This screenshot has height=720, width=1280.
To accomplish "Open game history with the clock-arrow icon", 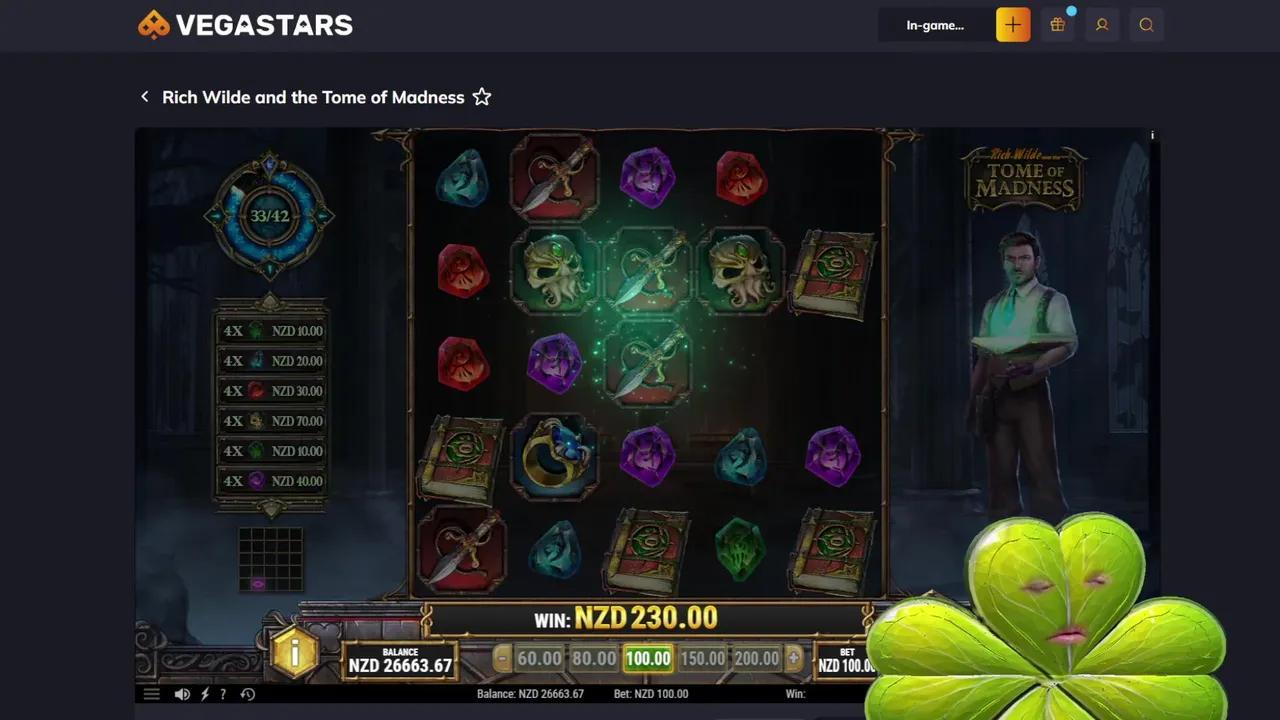I will click(247, 693).
